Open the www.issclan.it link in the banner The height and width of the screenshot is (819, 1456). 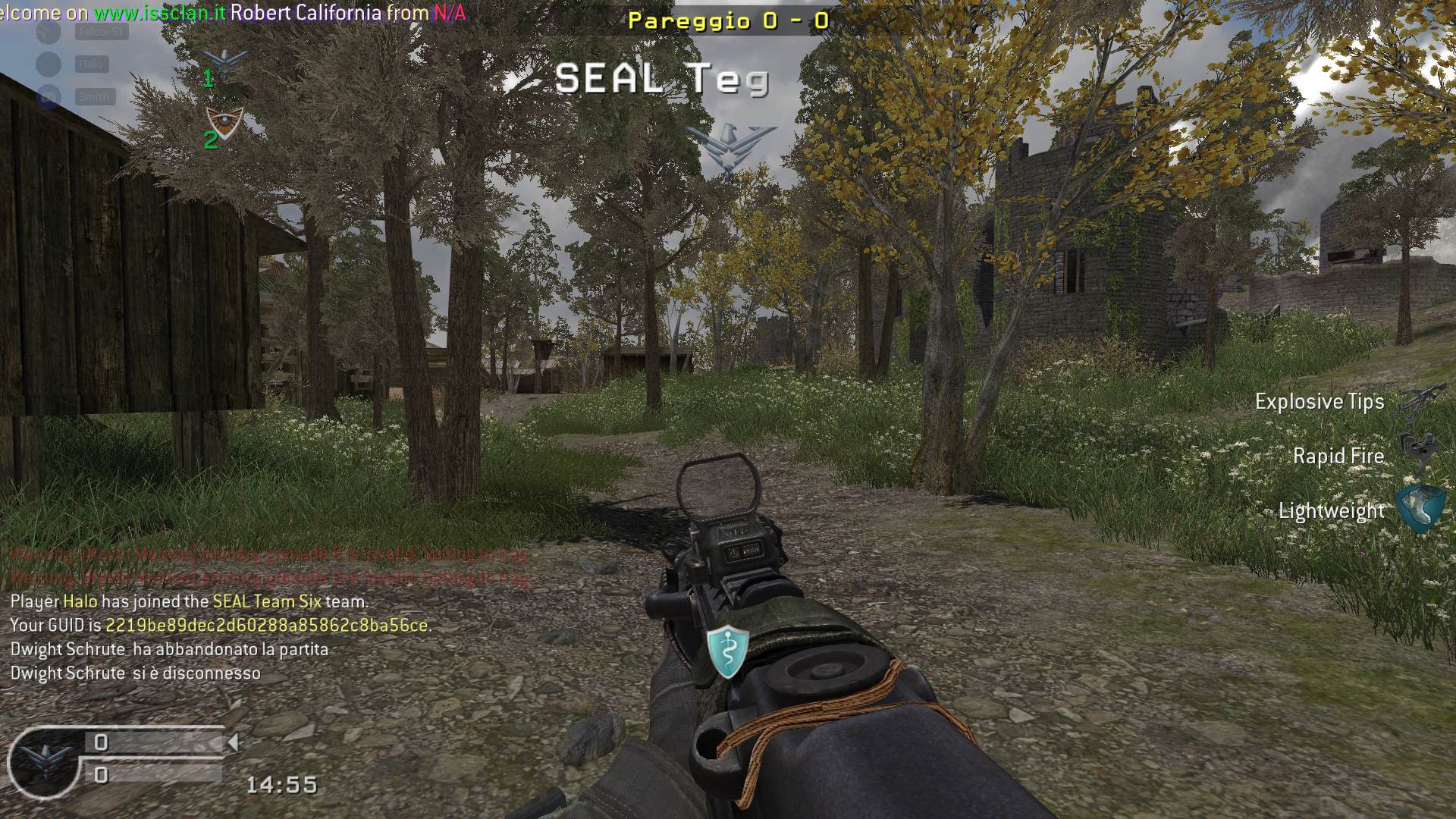[160, 13]
